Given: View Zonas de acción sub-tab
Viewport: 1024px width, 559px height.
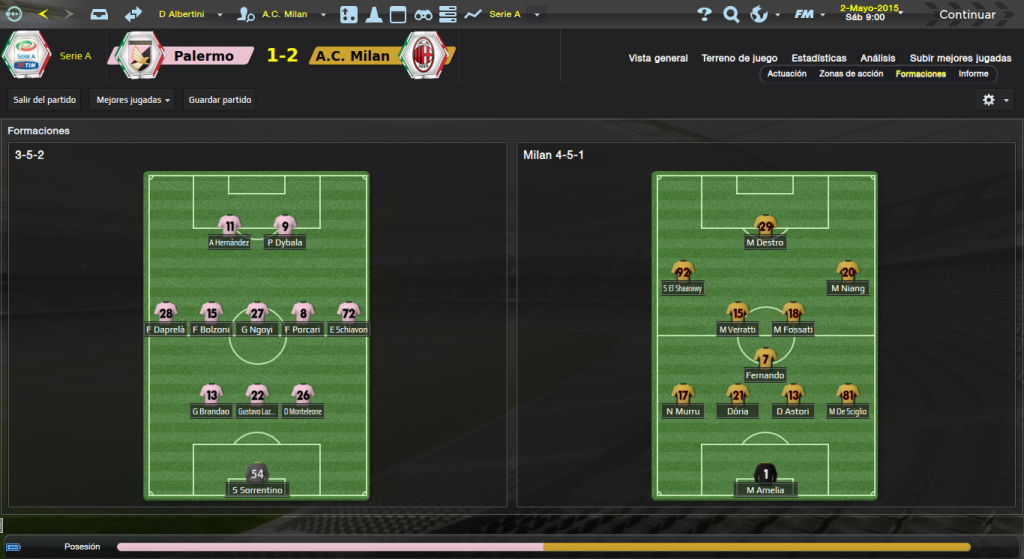Looking at the screenshot, I should 851,74.
